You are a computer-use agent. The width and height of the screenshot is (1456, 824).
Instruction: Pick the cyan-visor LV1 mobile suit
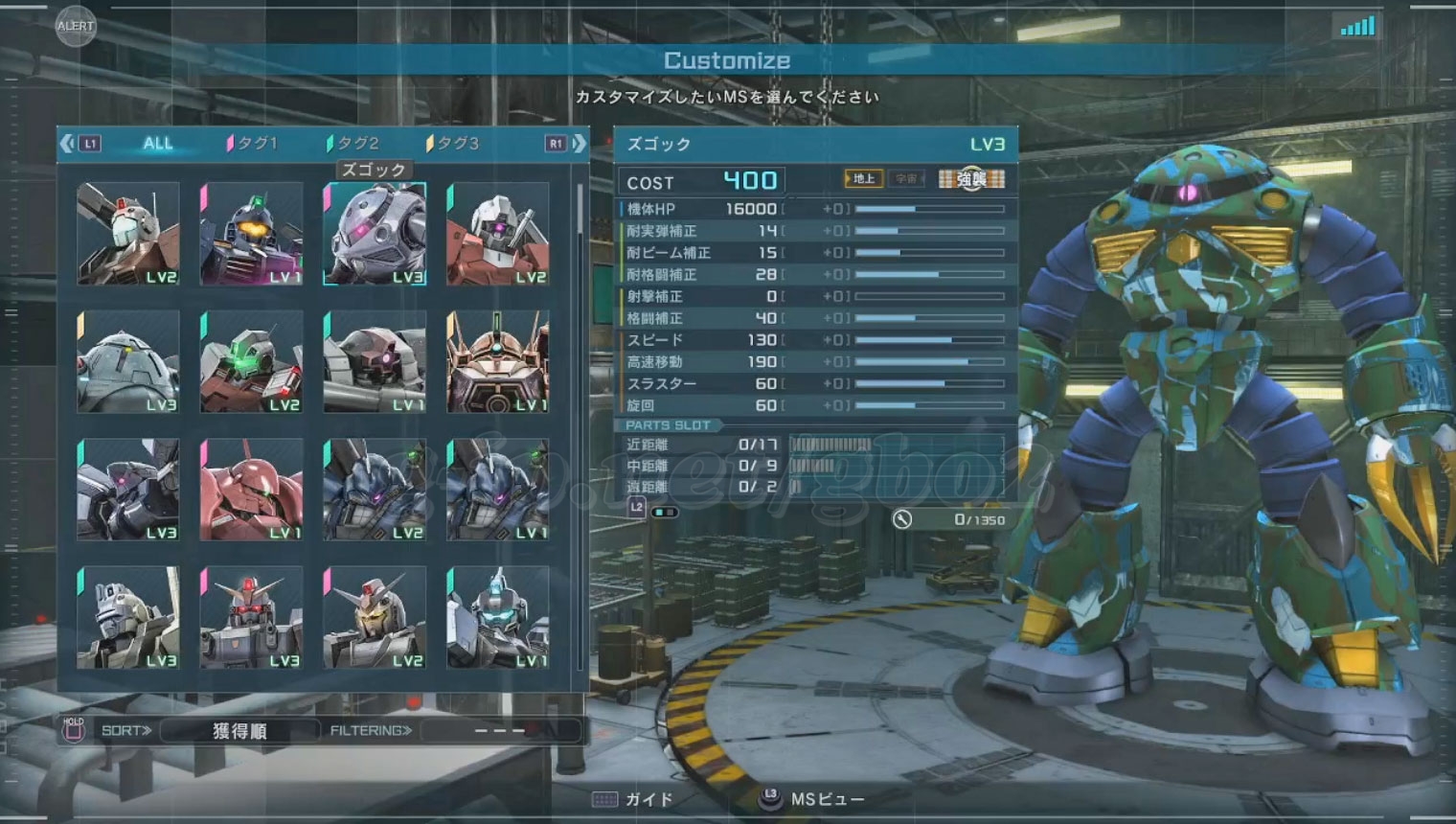(x=498, y=618)
